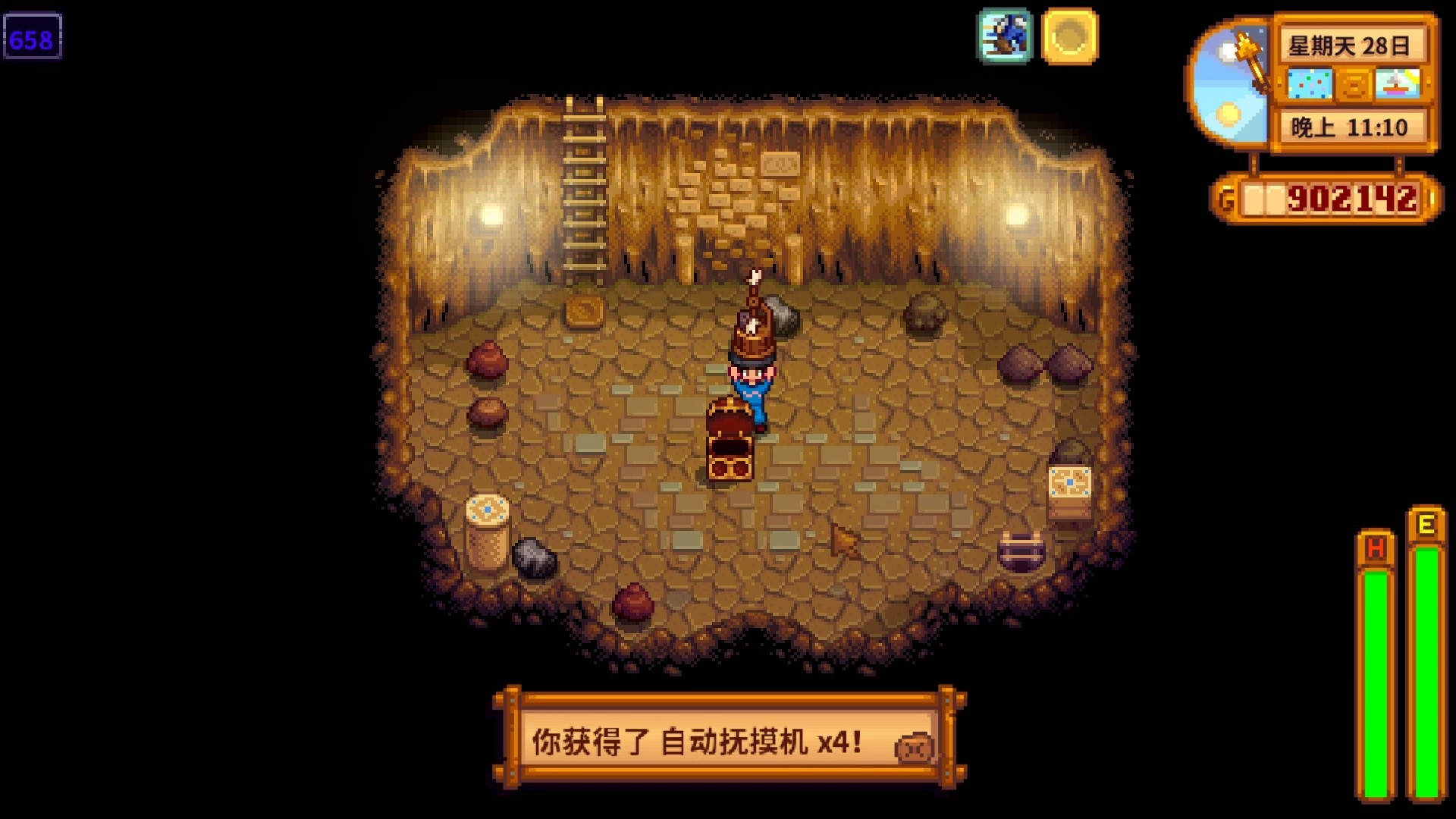Click the supply crate with blue emblem on right
1456x819 pixels.
pyautogui.click(x=1069, y=493)
